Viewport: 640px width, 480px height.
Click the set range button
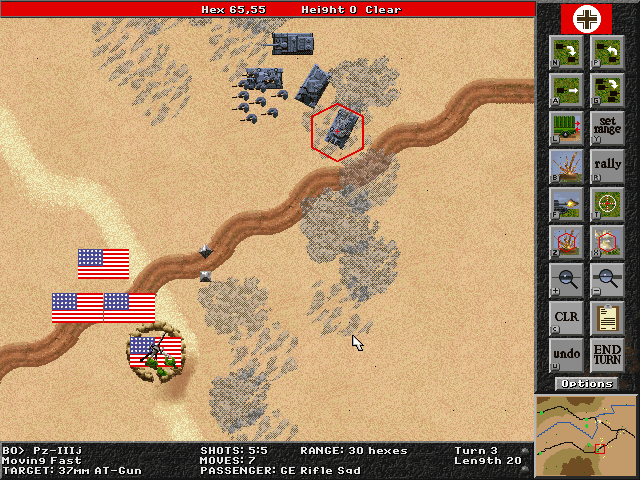tap(606, 127)
